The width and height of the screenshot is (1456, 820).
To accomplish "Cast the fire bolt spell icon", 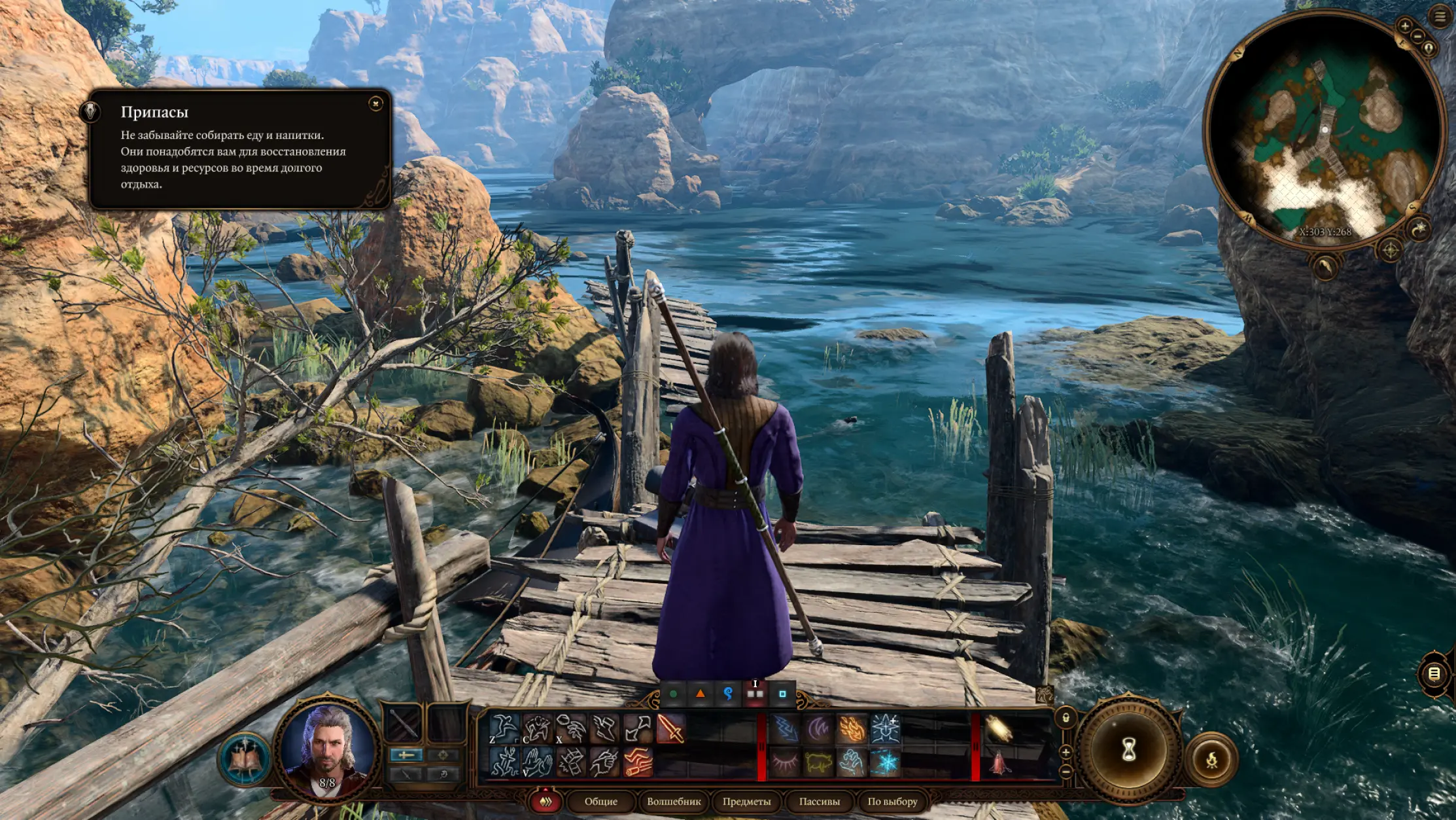I will 852,728.
